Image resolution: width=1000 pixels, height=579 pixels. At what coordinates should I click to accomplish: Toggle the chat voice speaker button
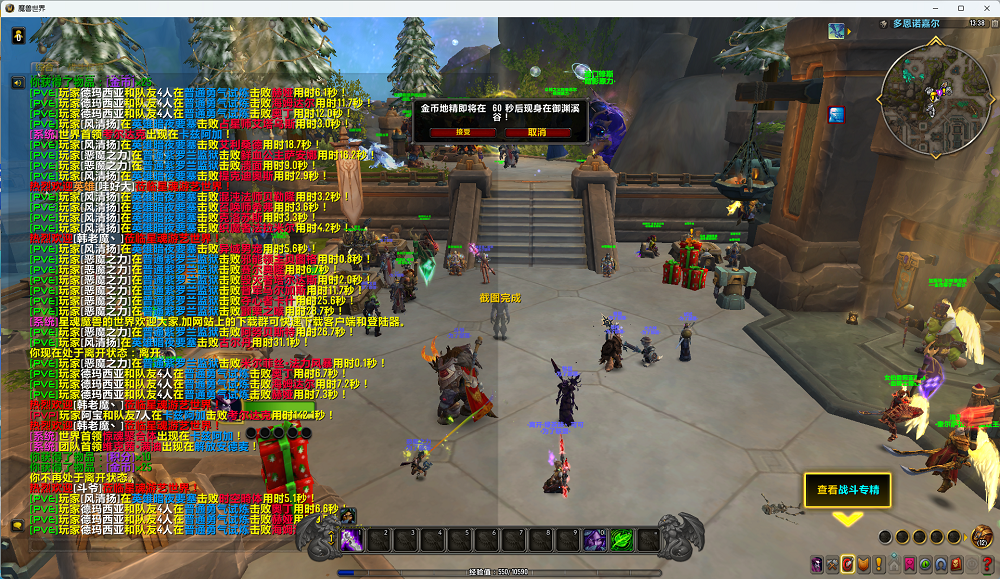coord(17,82)
